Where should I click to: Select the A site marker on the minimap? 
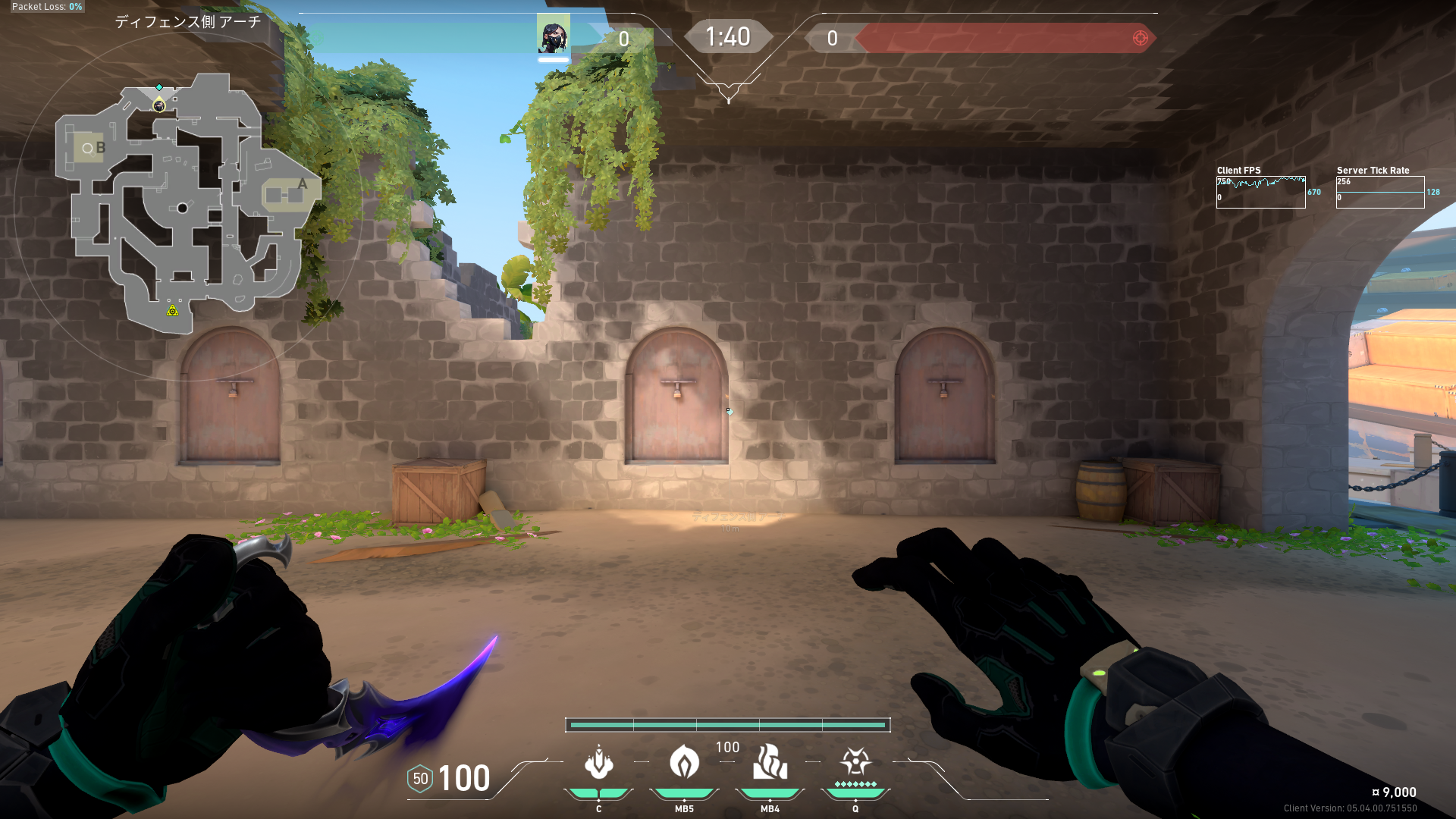click(302, 184)
